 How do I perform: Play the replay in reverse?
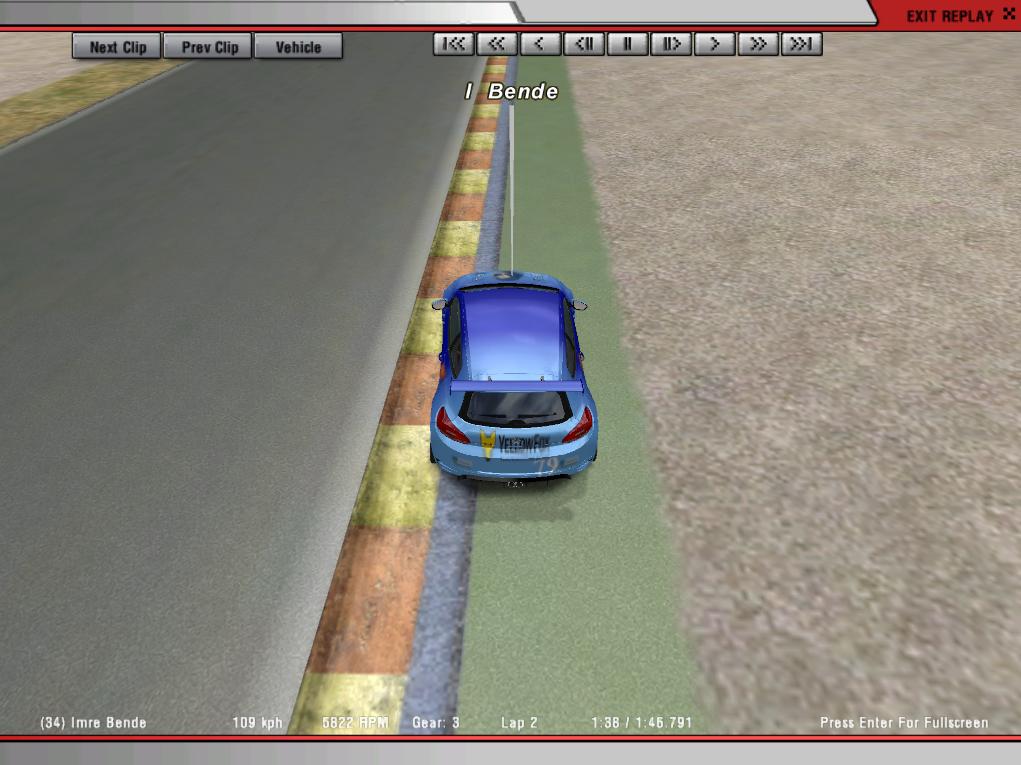tap(540, 44)
